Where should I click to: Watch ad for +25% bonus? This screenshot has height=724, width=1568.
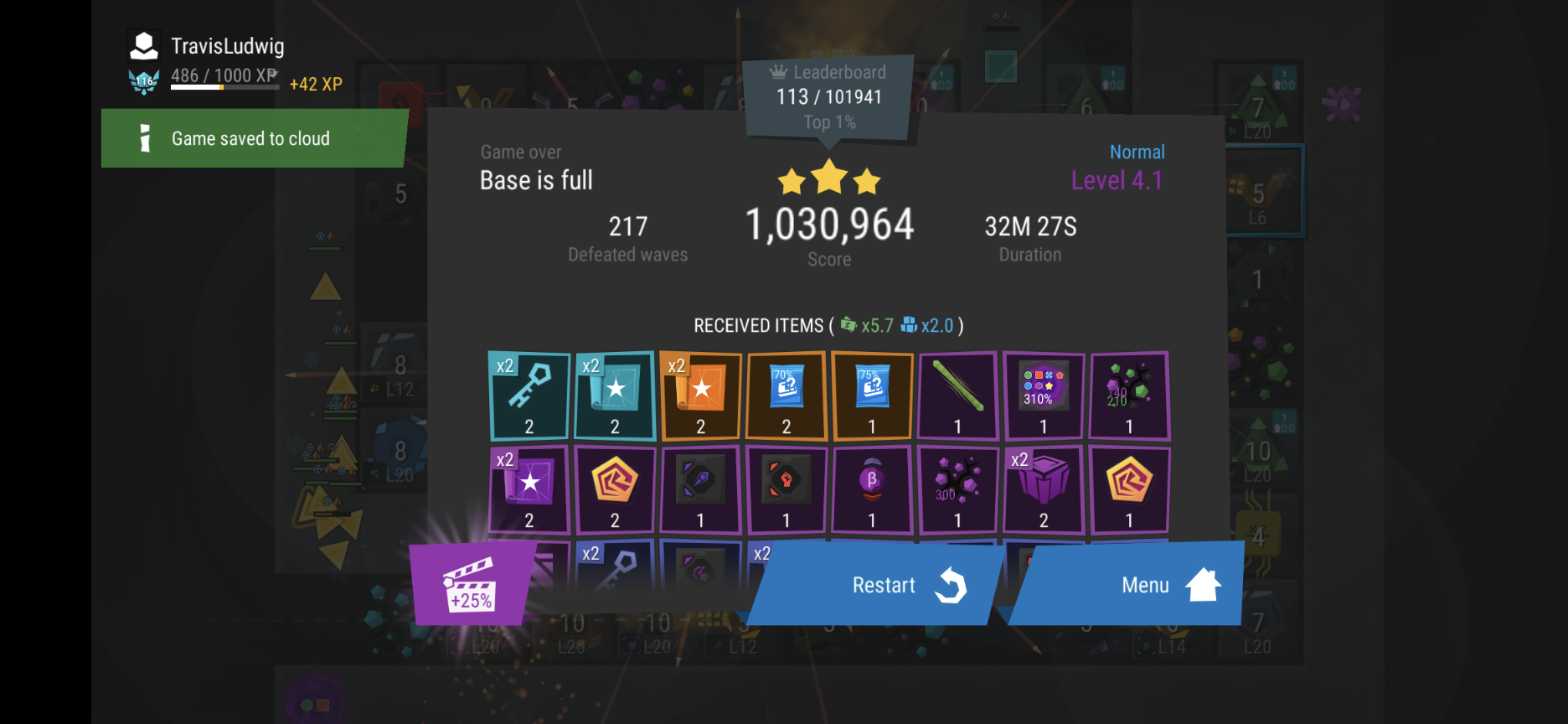(x=471, y=585)
